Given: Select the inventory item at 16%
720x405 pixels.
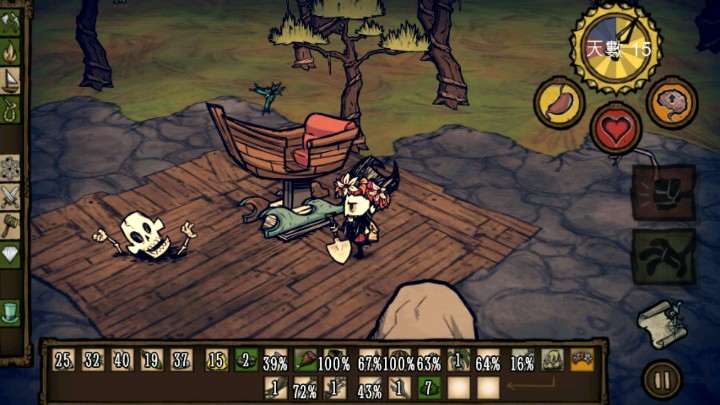Looking at the screenshot, I should (x=521, y=360).
